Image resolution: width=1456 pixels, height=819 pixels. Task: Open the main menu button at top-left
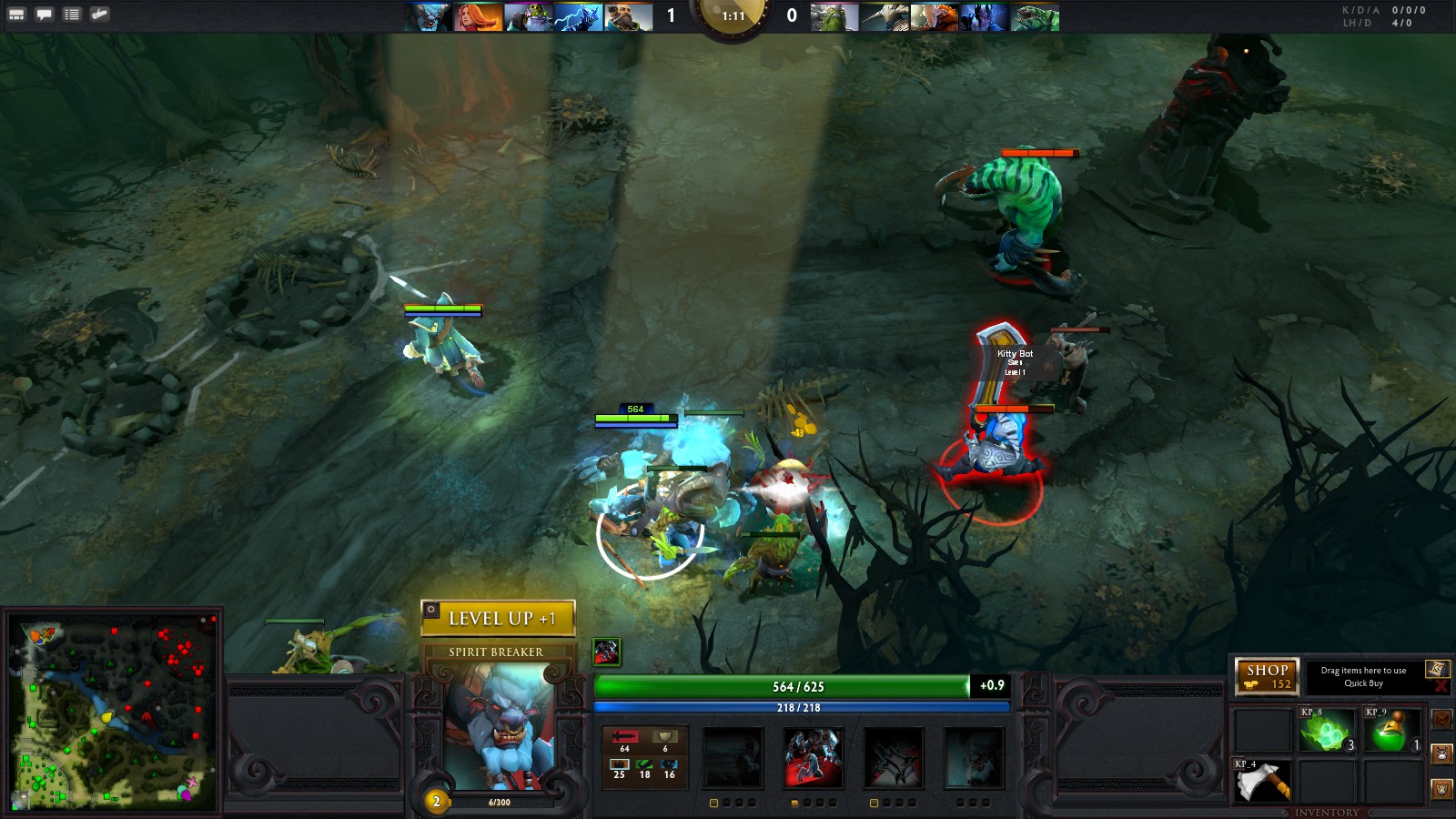[x=16, y=15]
